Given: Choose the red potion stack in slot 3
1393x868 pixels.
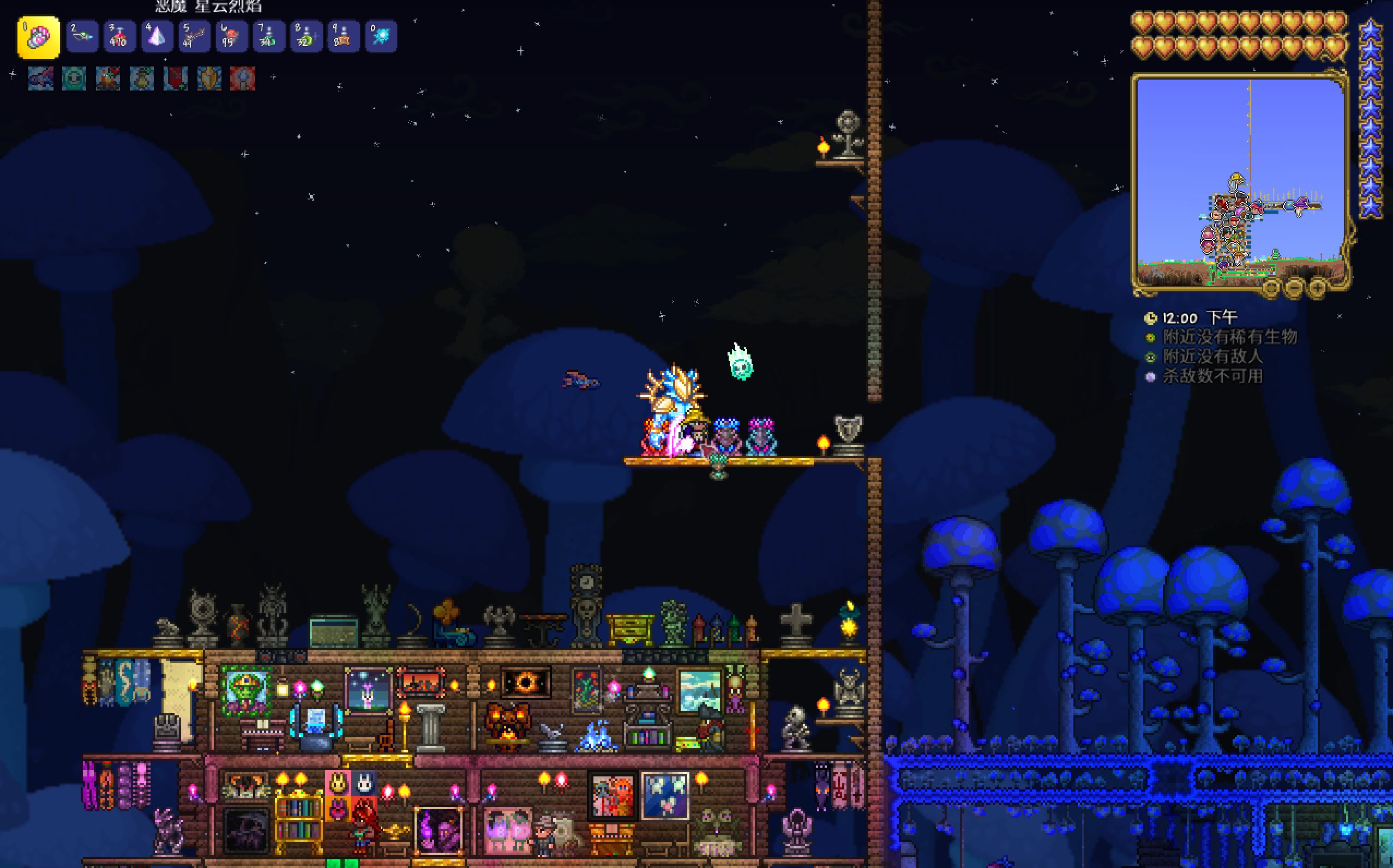Looking at the screenshot, I should [119, 37].
